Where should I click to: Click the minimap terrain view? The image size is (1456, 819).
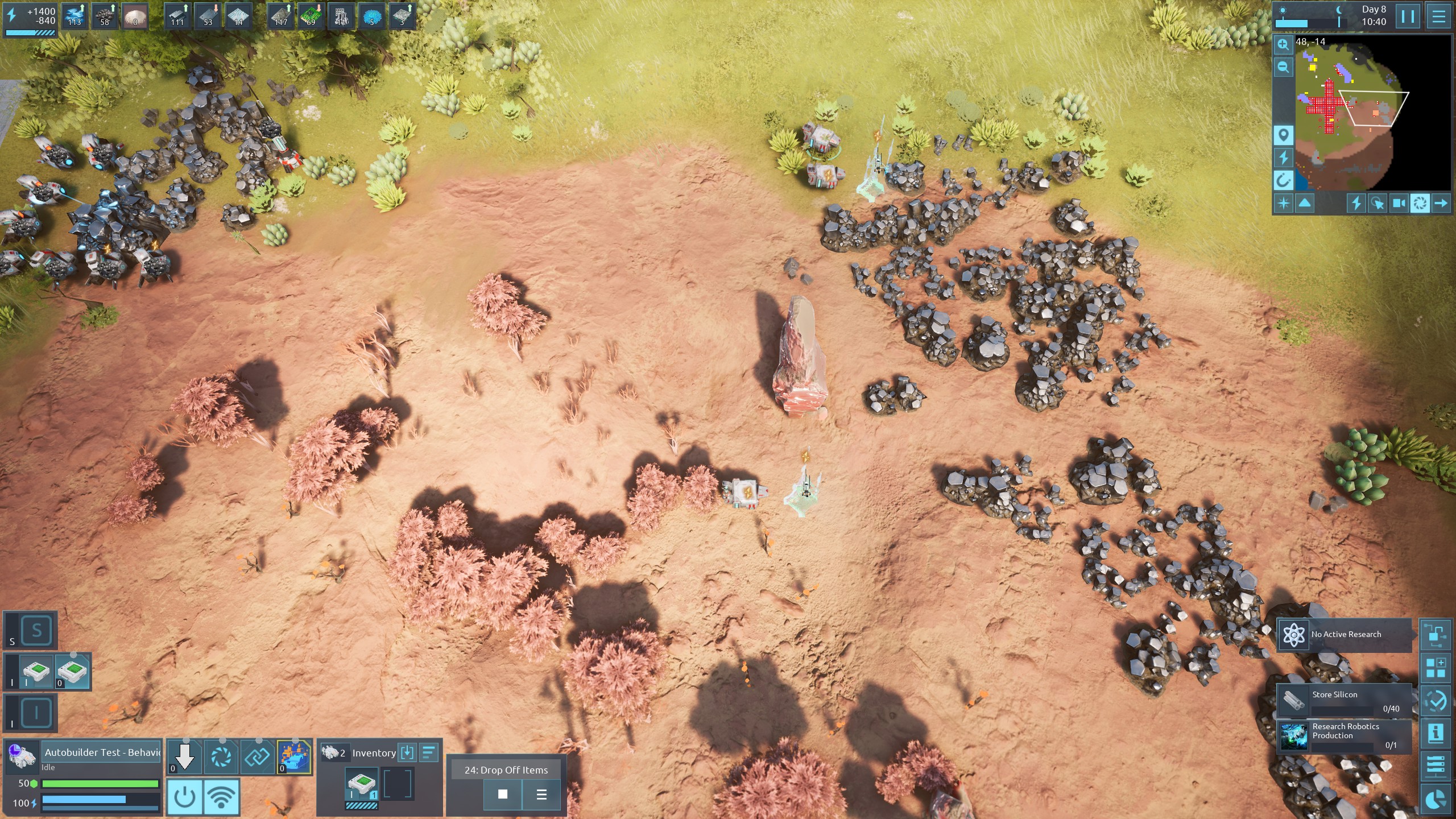coord(1365,114)
